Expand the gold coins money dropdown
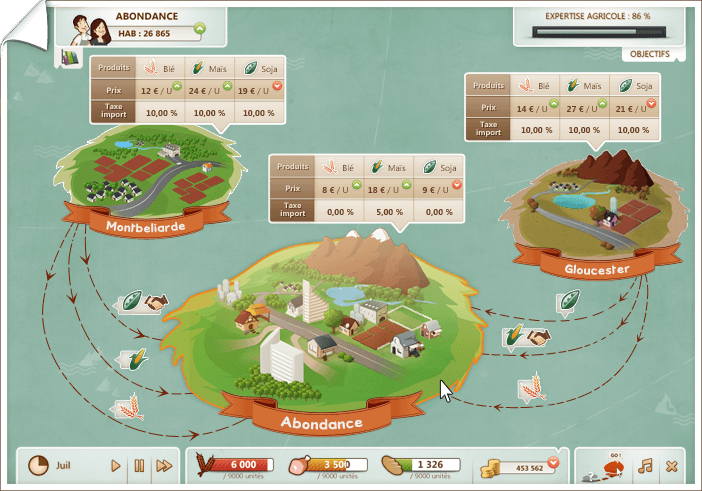The image size is (702, 491). (552, 462)
